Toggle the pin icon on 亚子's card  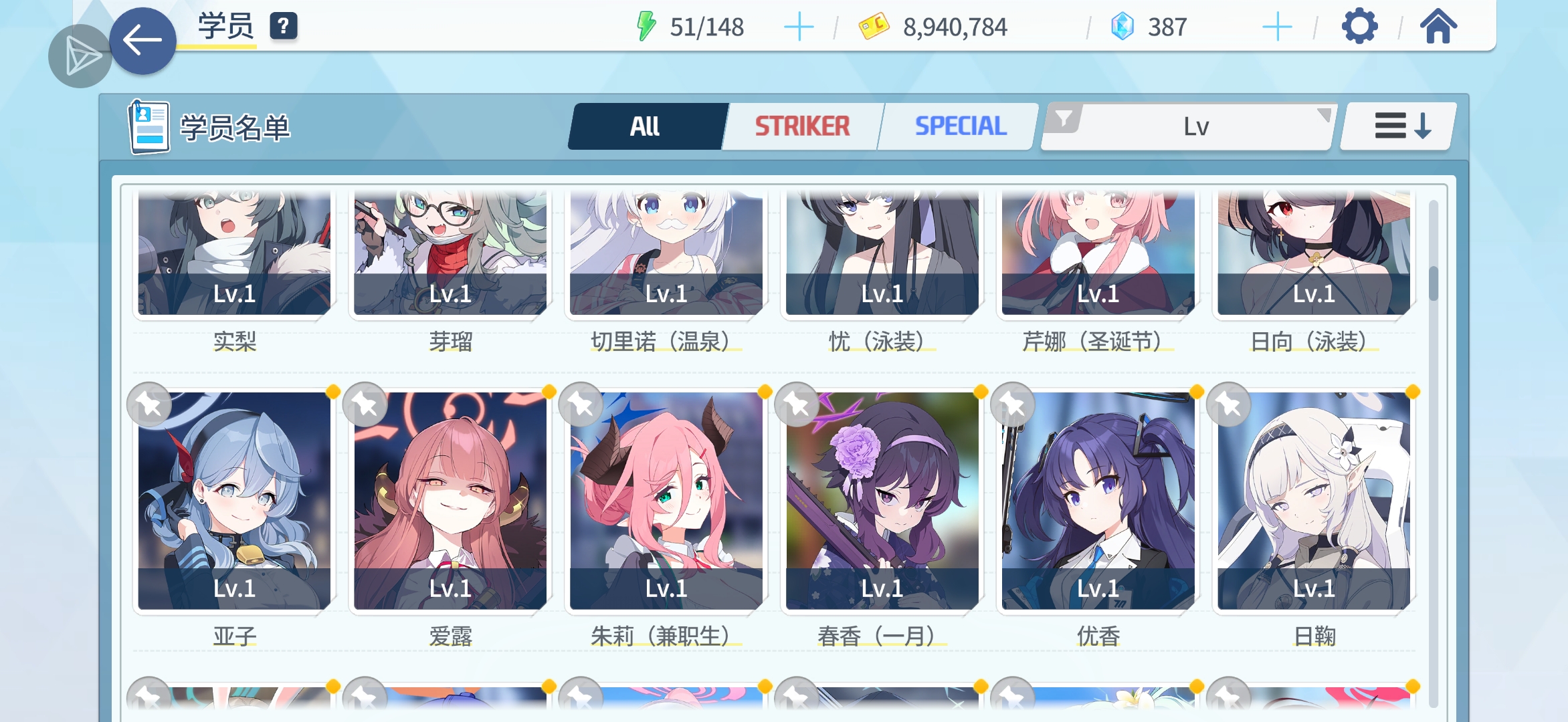151,404
